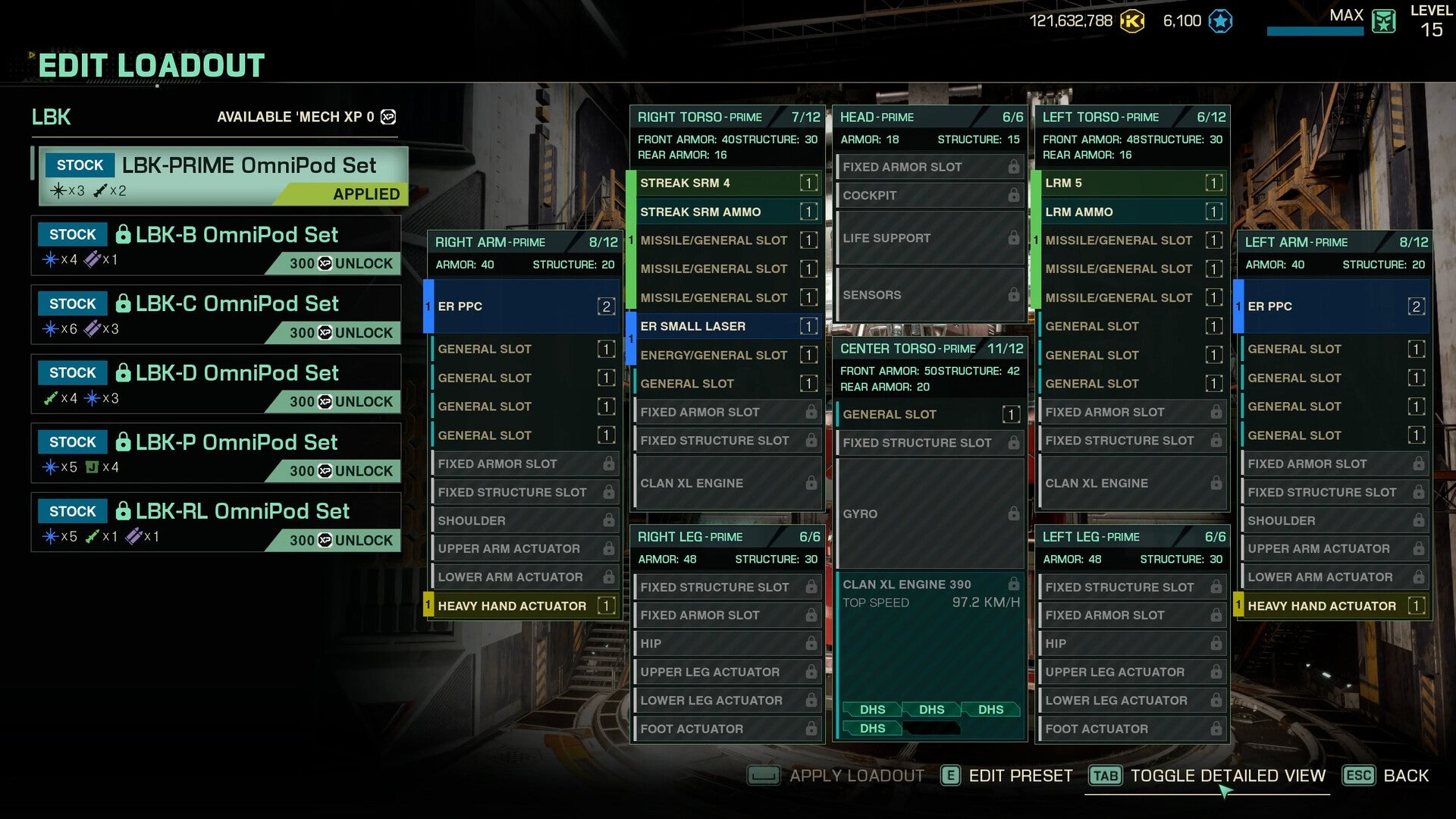Click the lock icon on LBK-B OmniPod Set

124,234
